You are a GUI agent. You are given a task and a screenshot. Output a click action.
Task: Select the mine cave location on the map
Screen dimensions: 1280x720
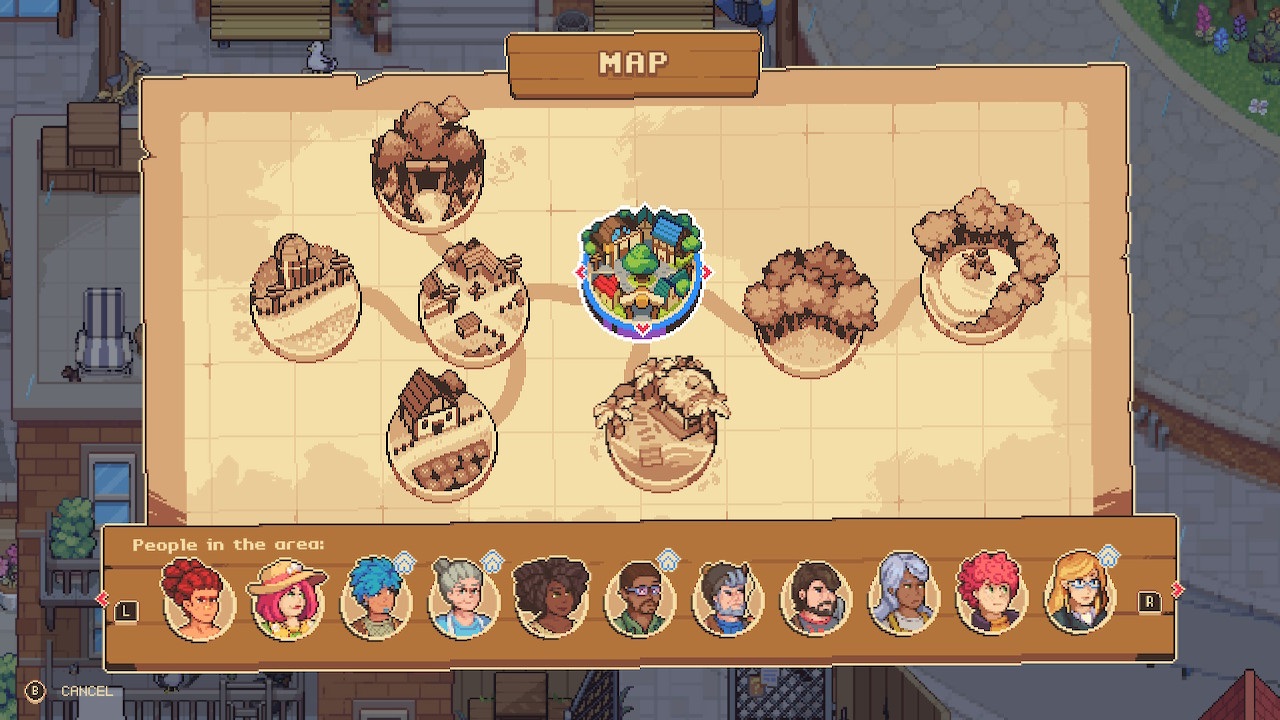tap(428, 164)
